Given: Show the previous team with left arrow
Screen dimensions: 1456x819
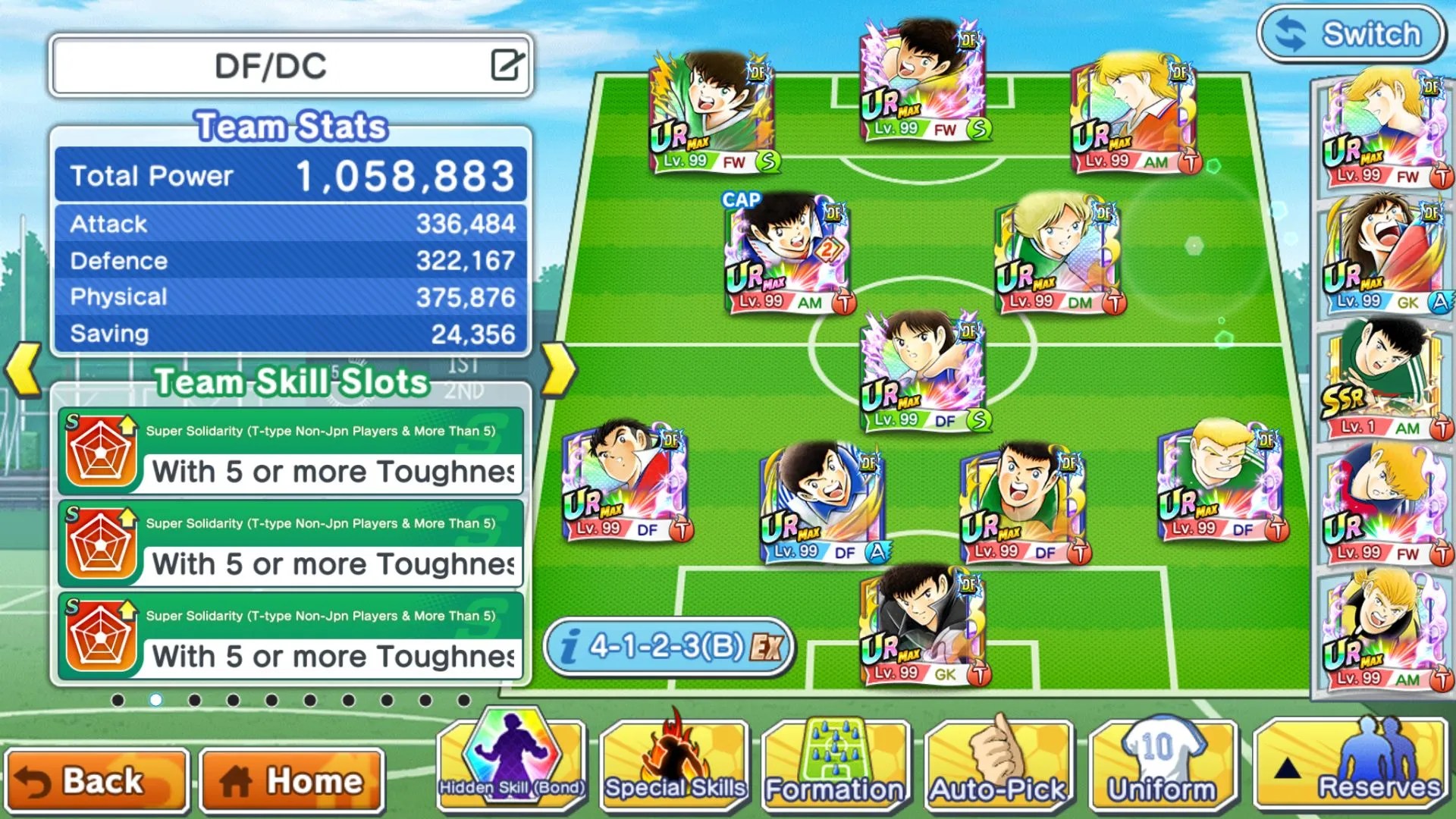Looking at the screenshot, I should point(23,370).
